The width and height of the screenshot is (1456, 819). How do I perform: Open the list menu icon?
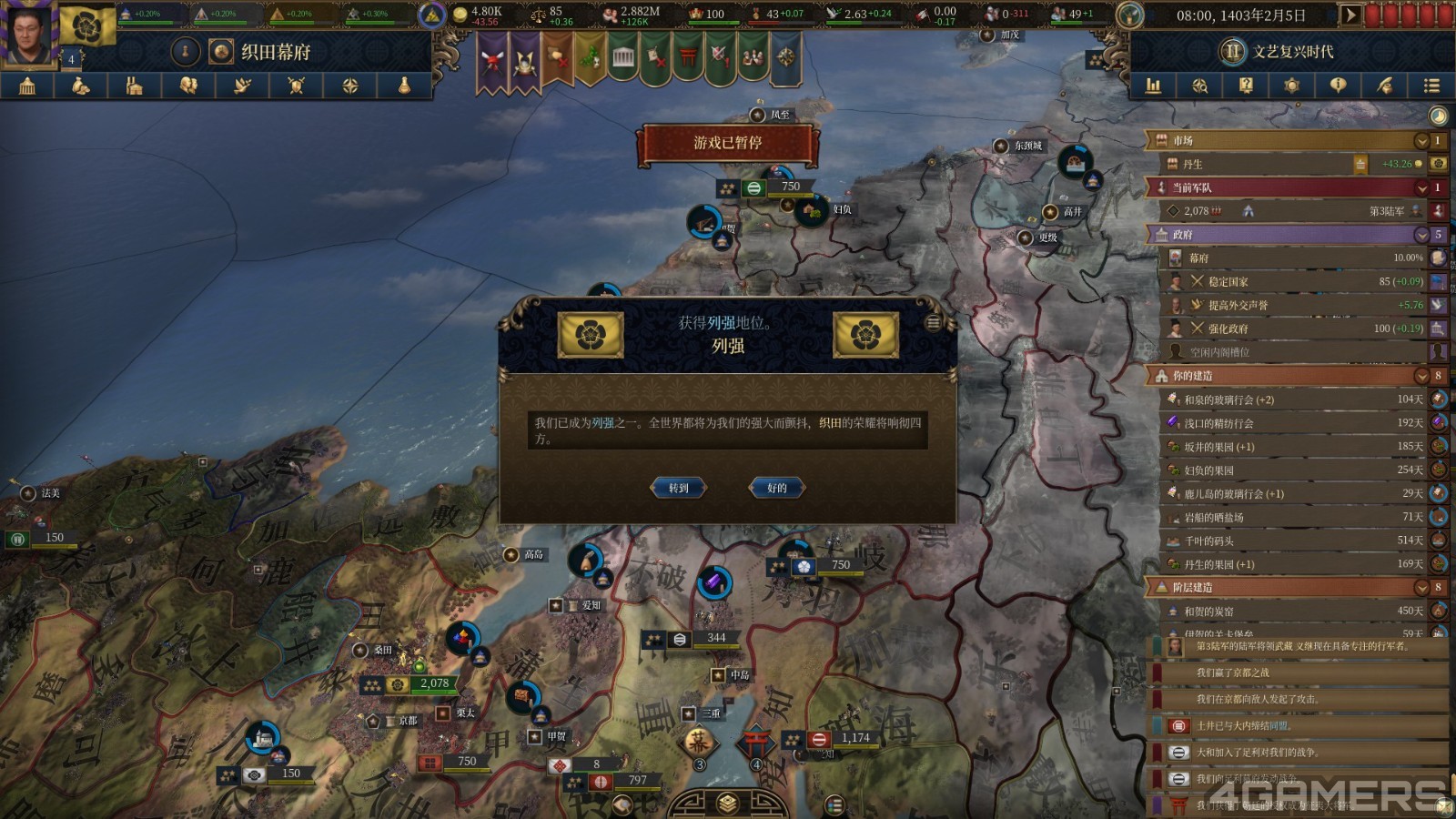(x=1431, y=86)
